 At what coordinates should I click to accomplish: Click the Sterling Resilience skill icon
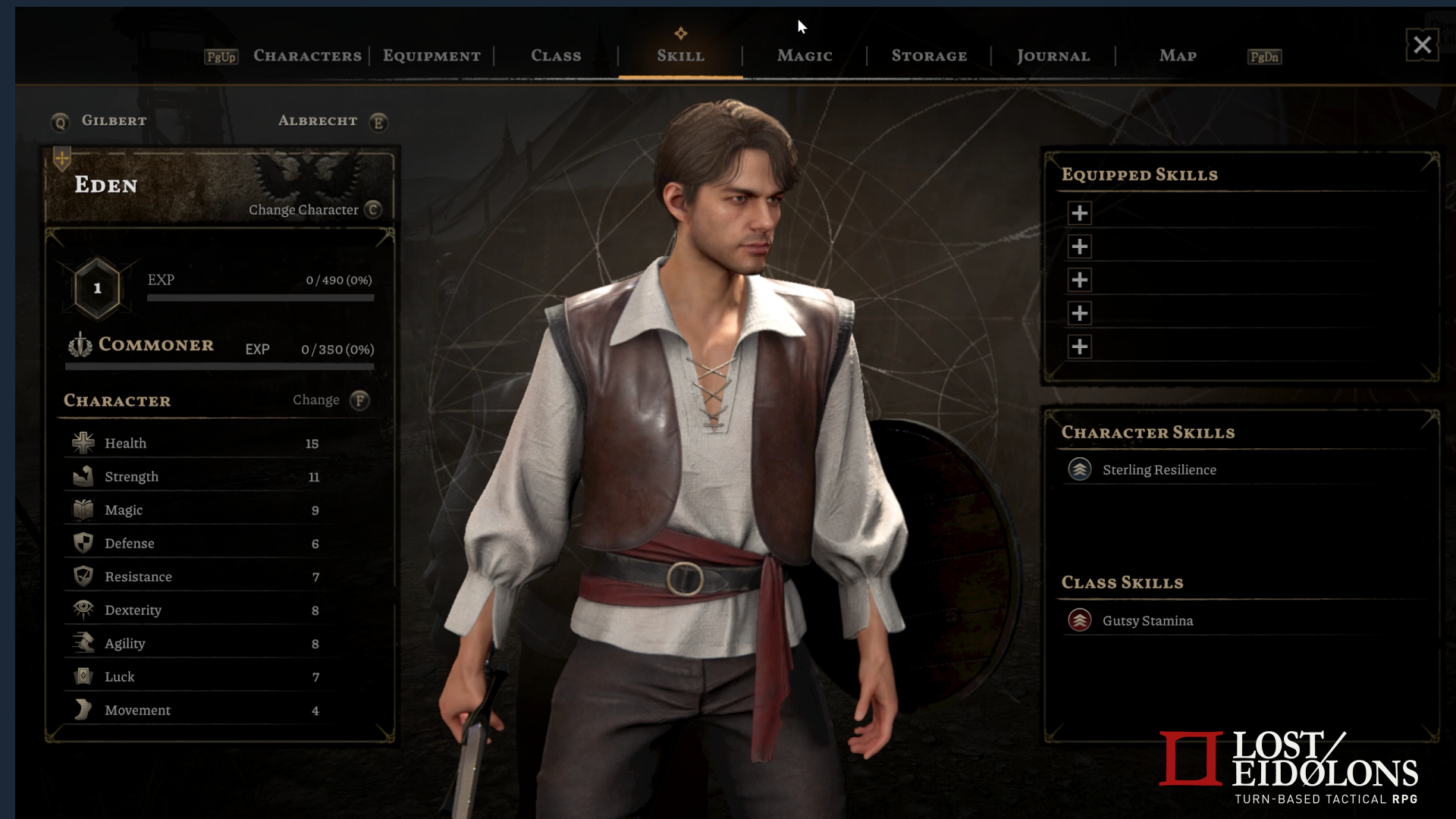pyautogui.click(x=1080, y=469)
